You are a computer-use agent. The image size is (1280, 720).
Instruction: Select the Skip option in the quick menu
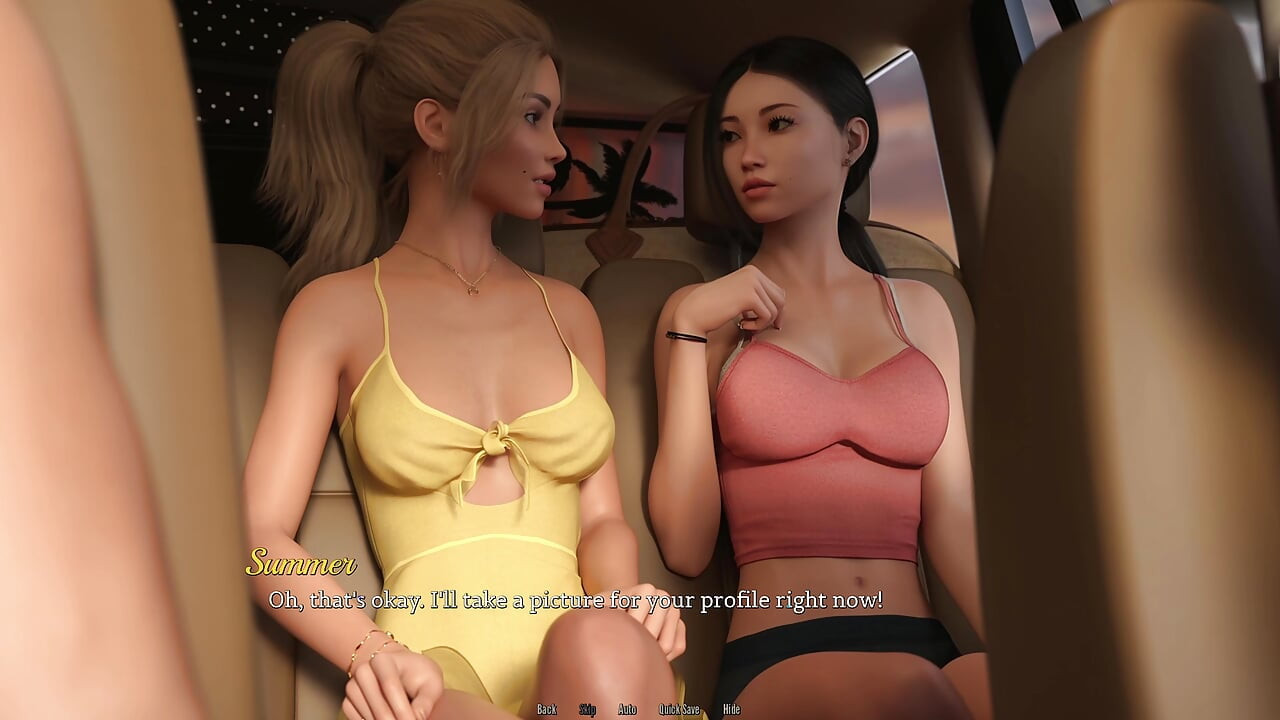pyautogui.click(x=588, y=709)
